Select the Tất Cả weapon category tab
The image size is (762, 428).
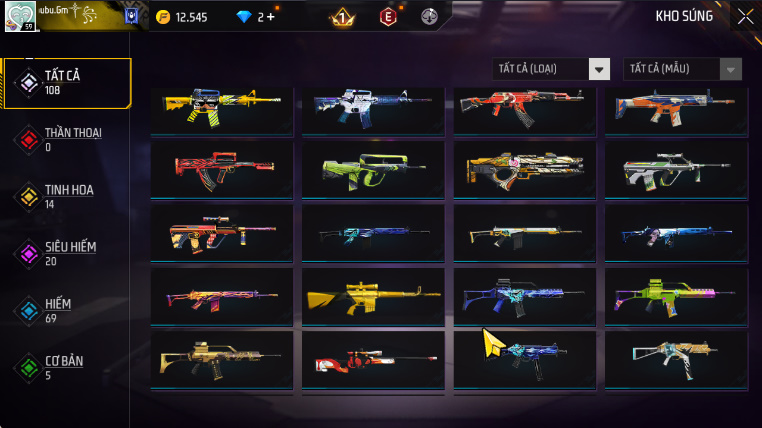tap(67, 83)
